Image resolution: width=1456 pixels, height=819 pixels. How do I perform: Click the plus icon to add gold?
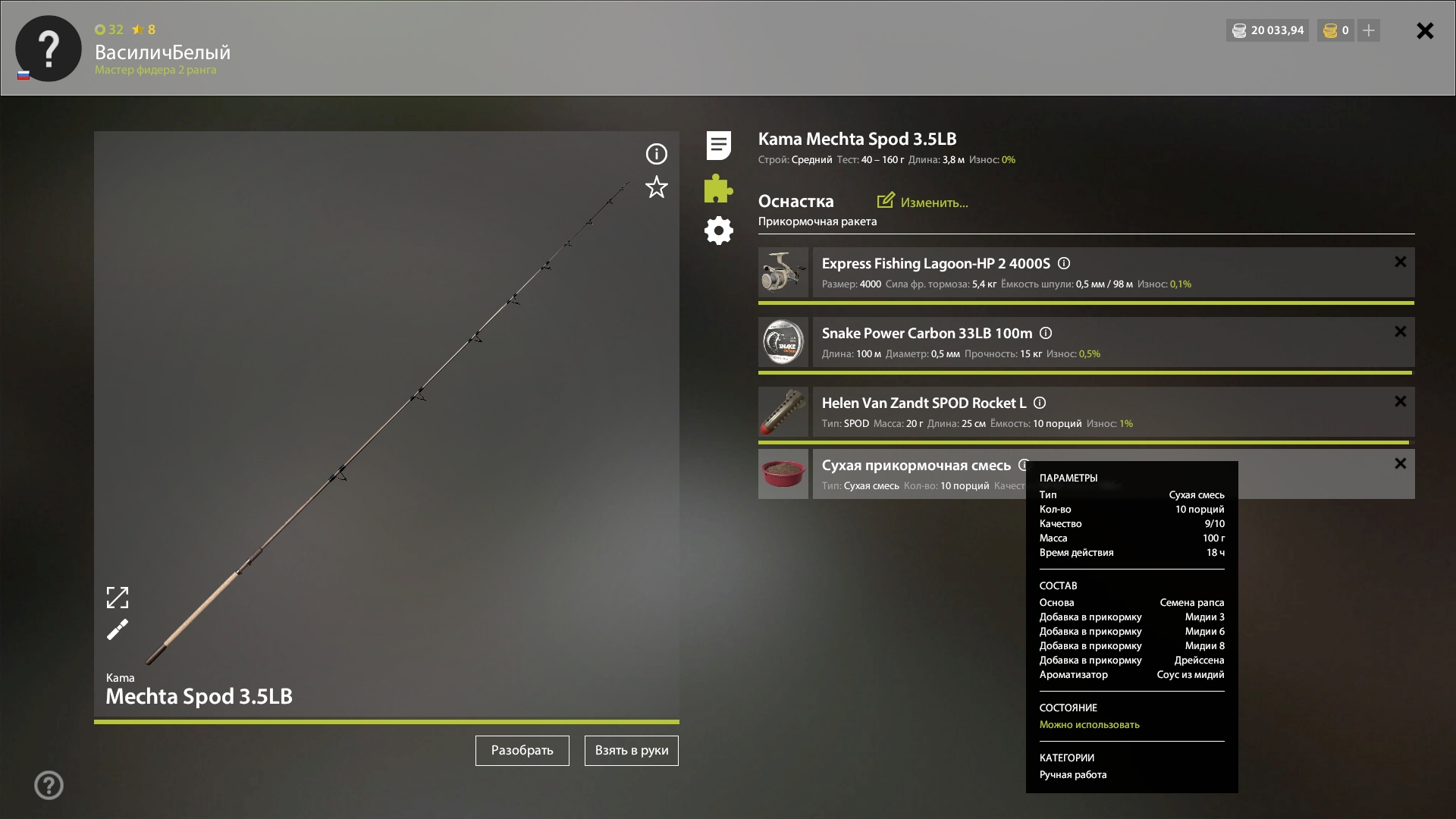1368,30
